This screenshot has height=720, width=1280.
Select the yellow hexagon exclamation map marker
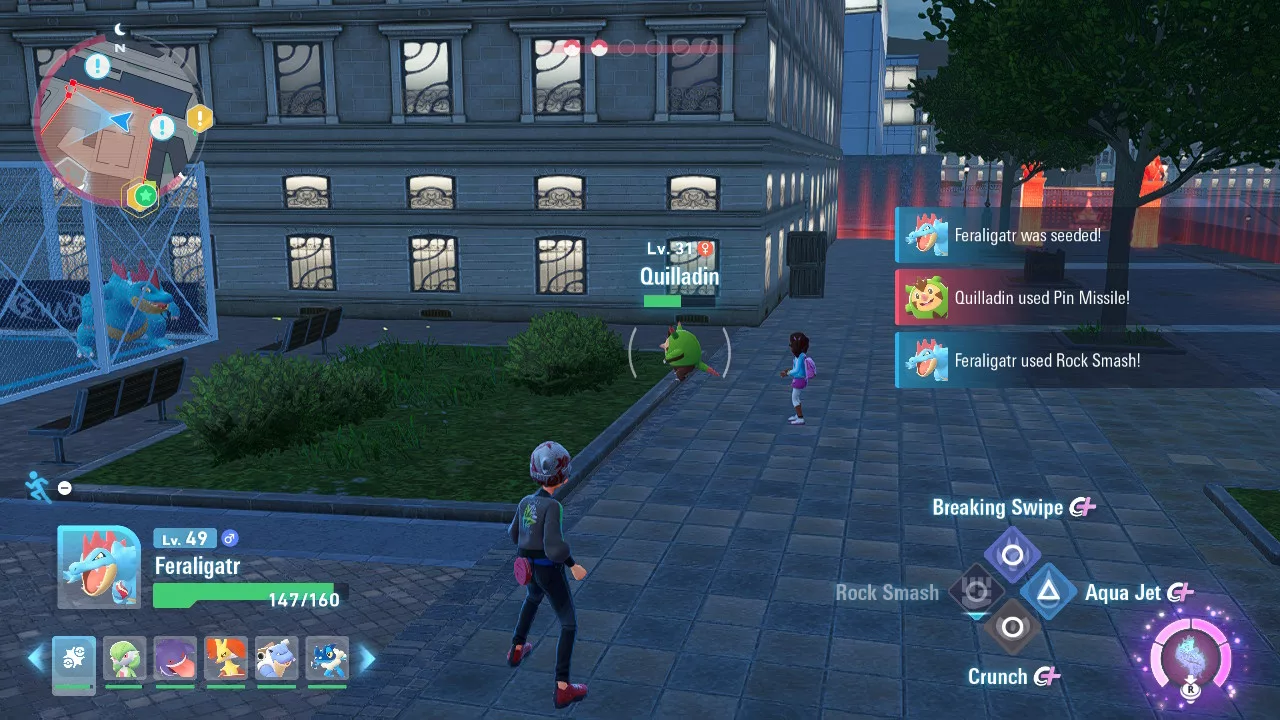click(x=200, y=119)
